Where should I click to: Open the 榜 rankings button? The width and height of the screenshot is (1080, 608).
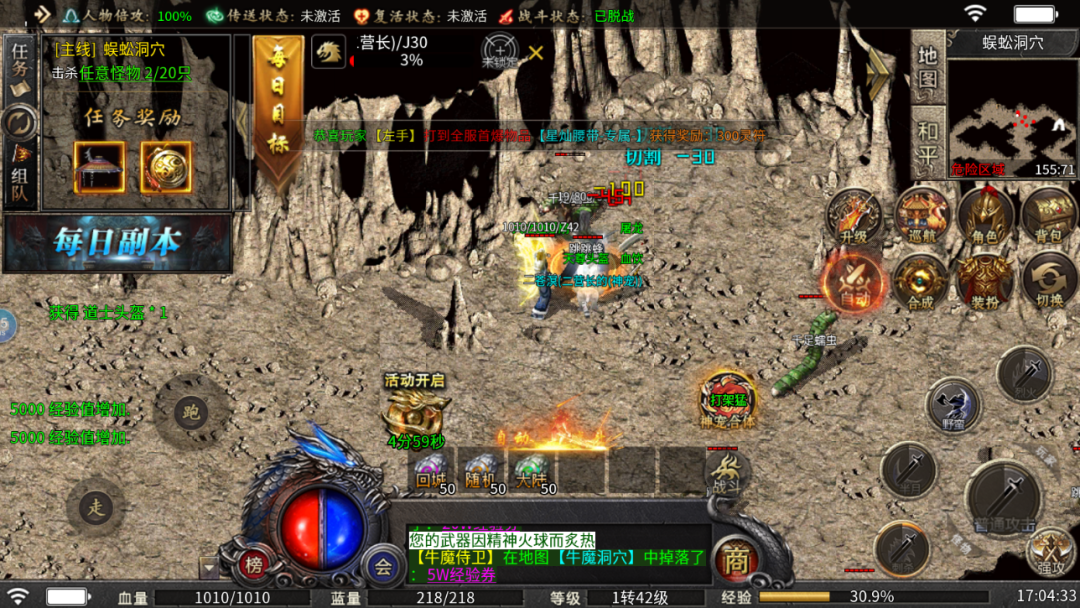click(x=255, y=565)
